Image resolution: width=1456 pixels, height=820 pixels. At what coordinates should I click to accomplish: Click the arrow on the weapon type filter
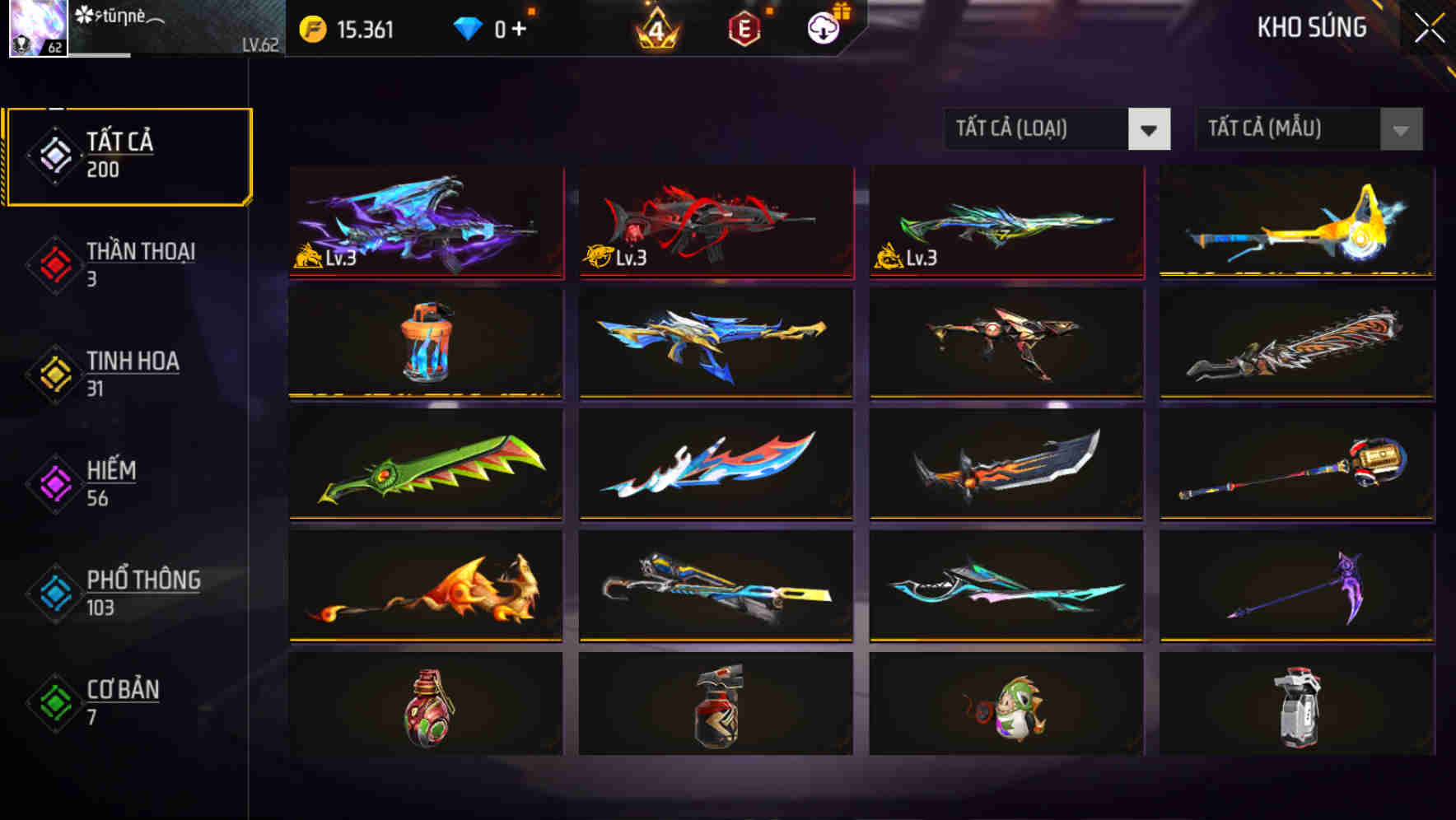1151,129
